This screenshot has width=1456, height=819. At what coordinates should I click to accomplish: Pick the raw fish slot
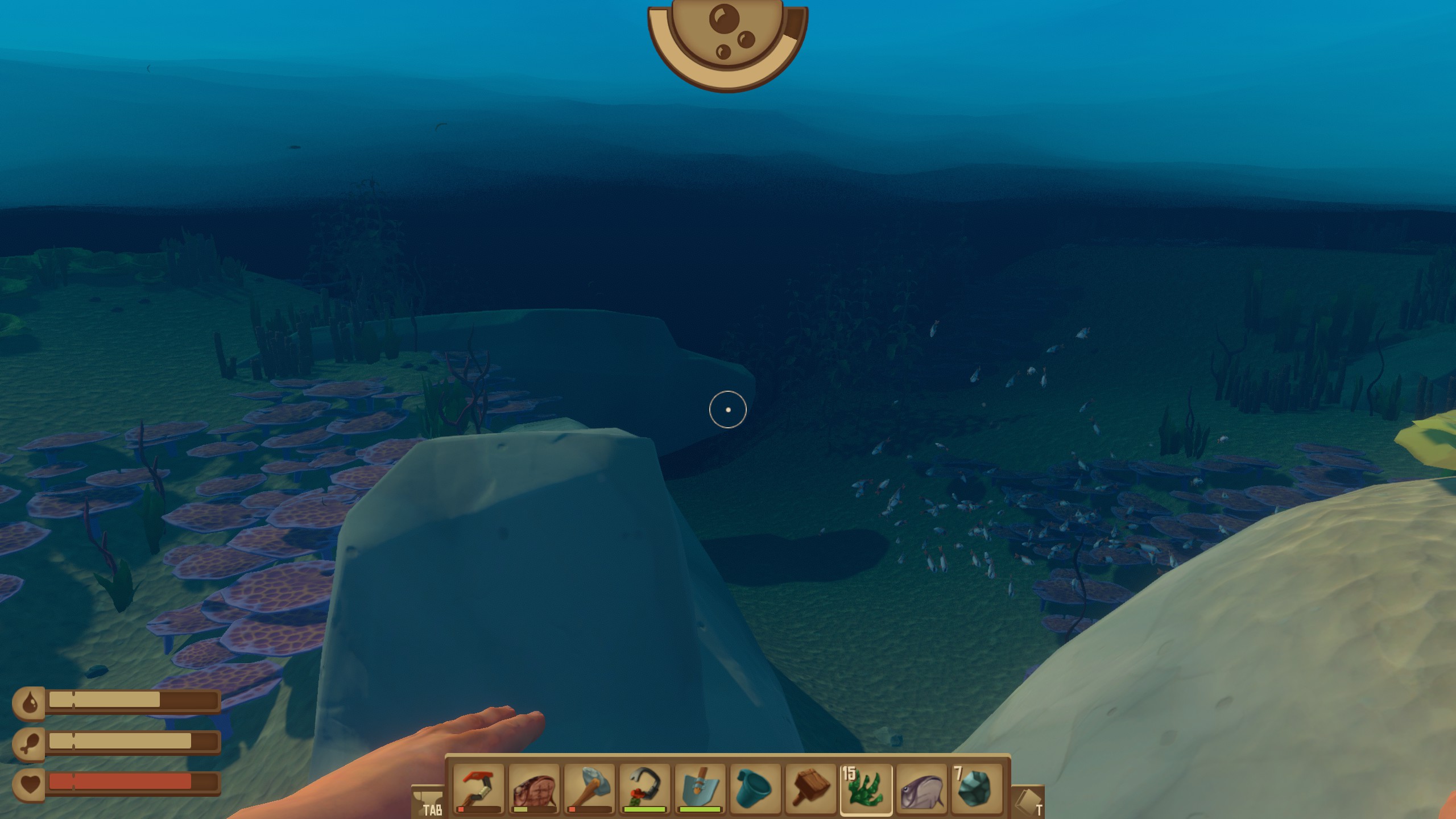921,789
